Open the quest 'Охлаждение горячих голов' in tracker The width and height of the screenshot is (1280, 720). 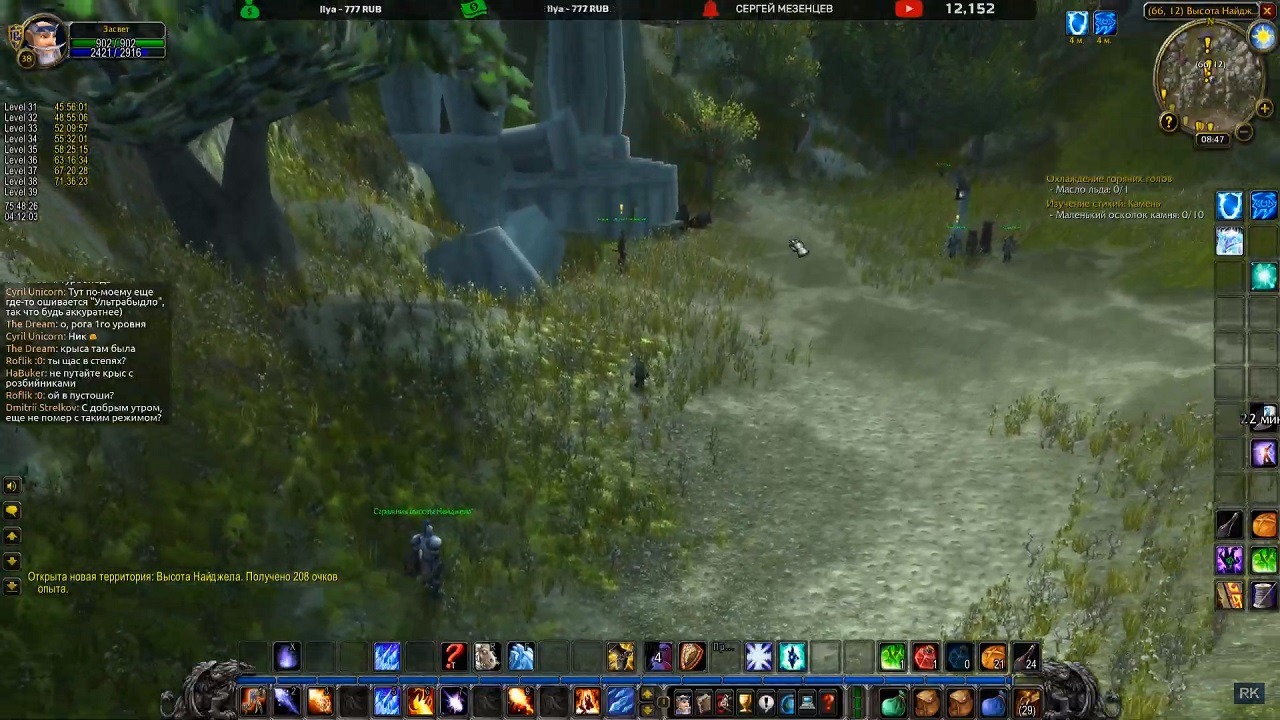click(x=1108, y=178)
